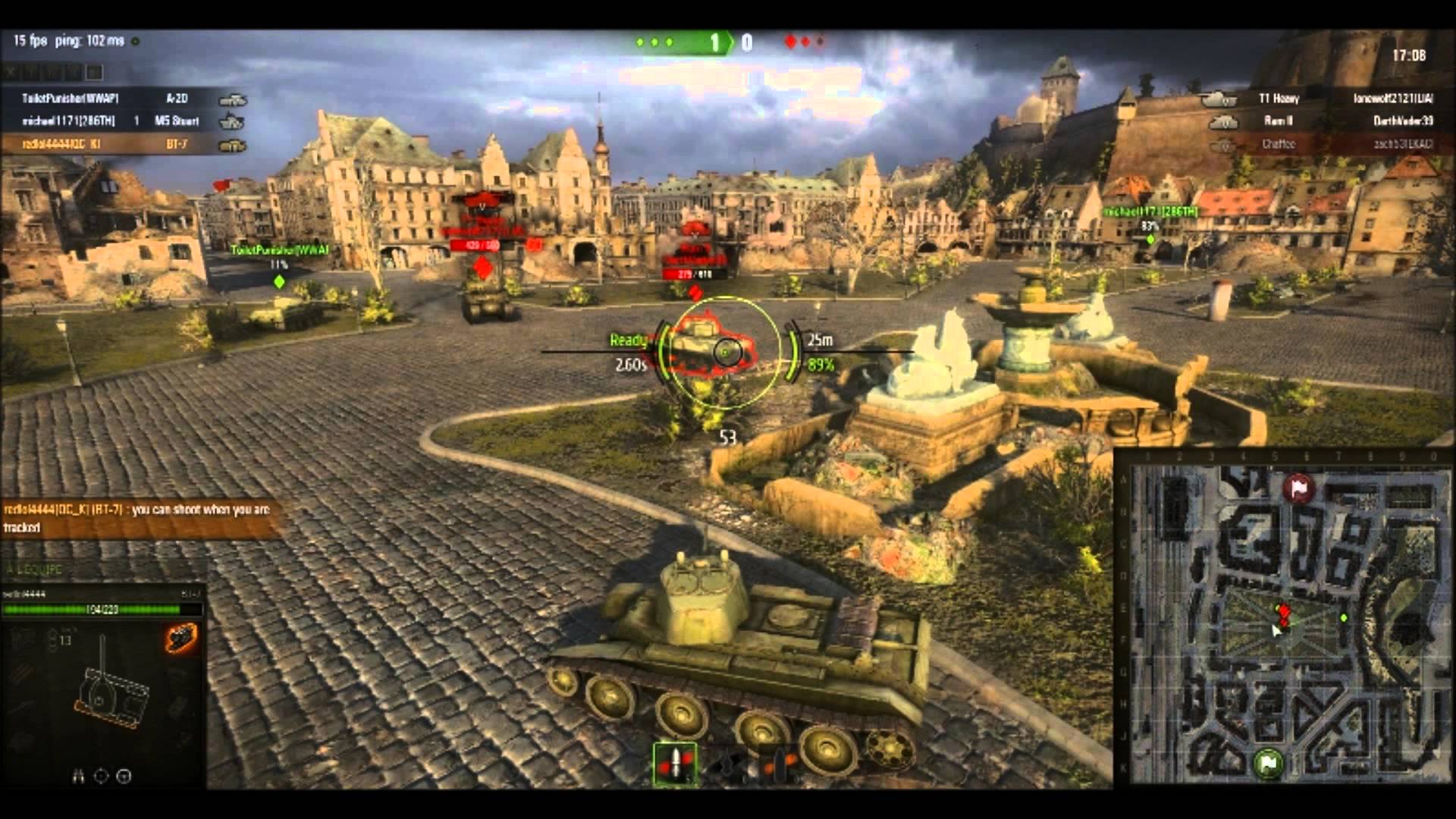Click the steering wheel icon on the damage panel
1456x819 pixels.
pos(122,775)
